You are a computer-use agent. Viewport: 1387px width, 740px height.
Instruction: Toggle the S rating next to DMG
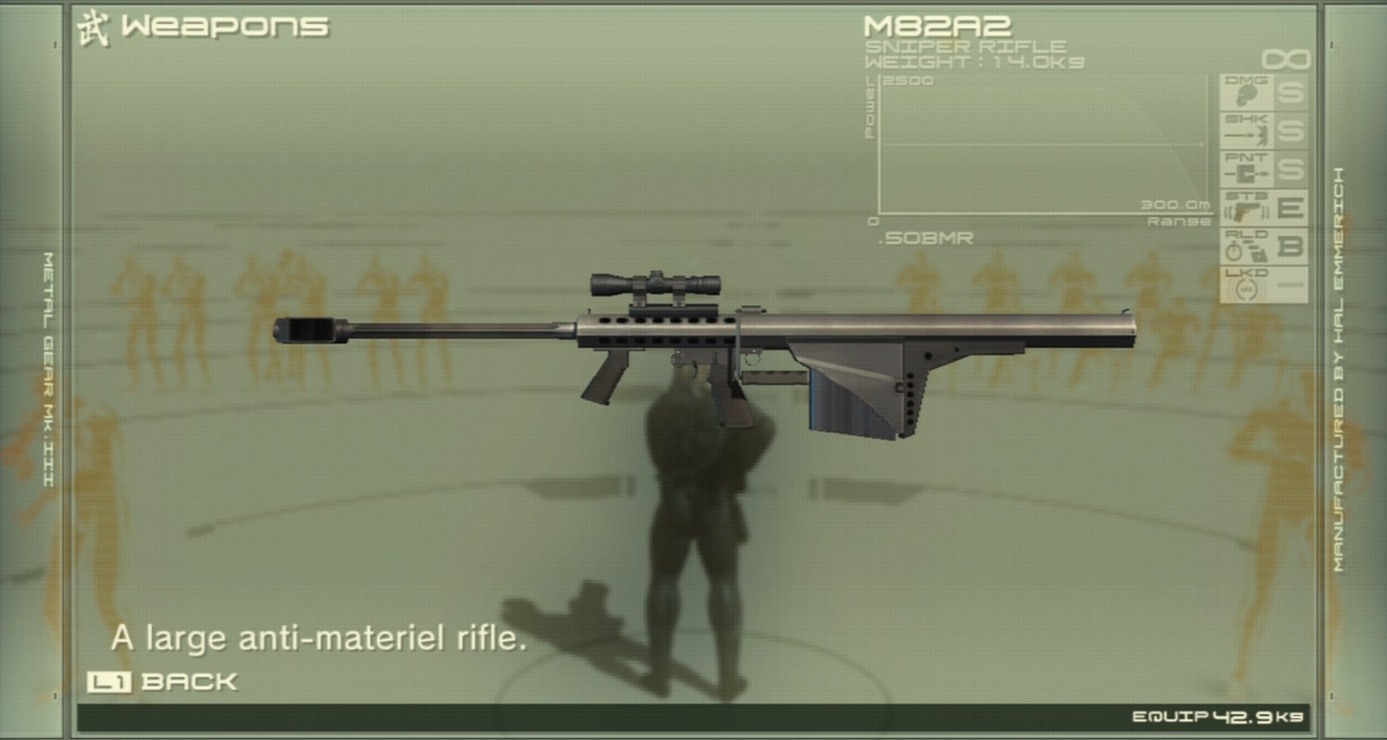pos(1289,92)
